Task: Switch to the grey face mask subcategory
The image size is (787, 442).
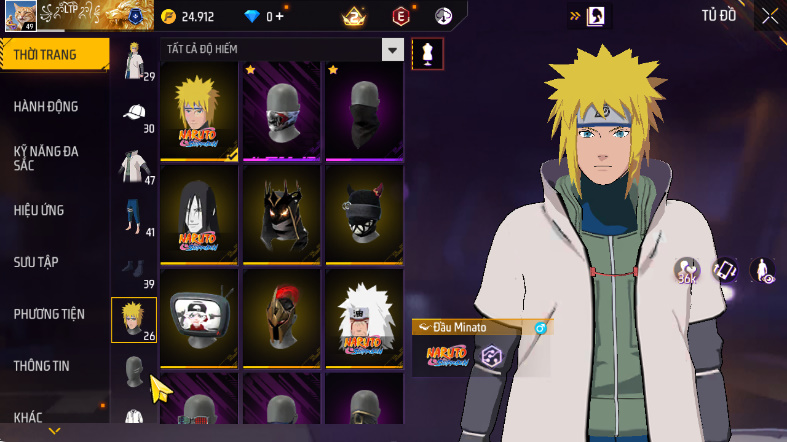Action: [x=134, y=373]
